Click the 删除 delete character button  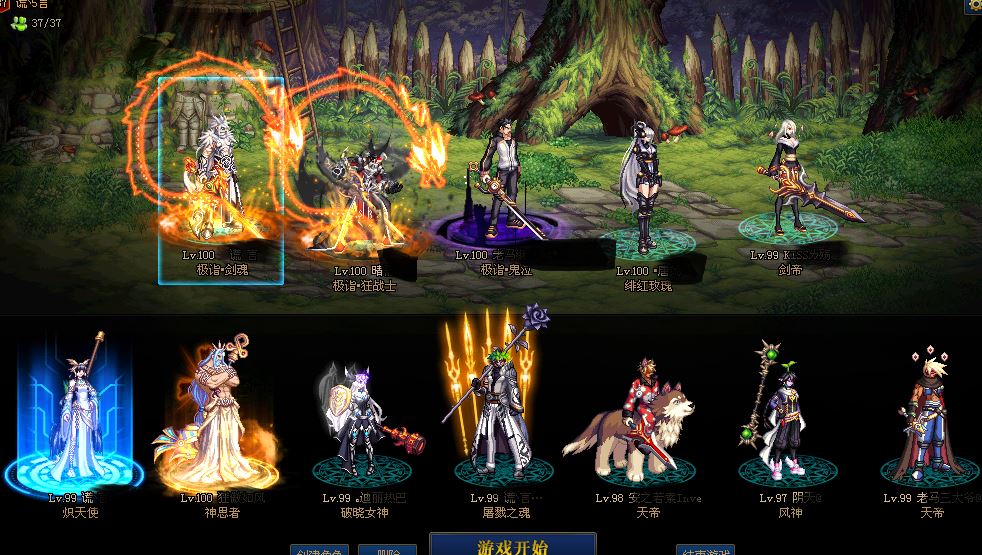click(x=386, y=550)
